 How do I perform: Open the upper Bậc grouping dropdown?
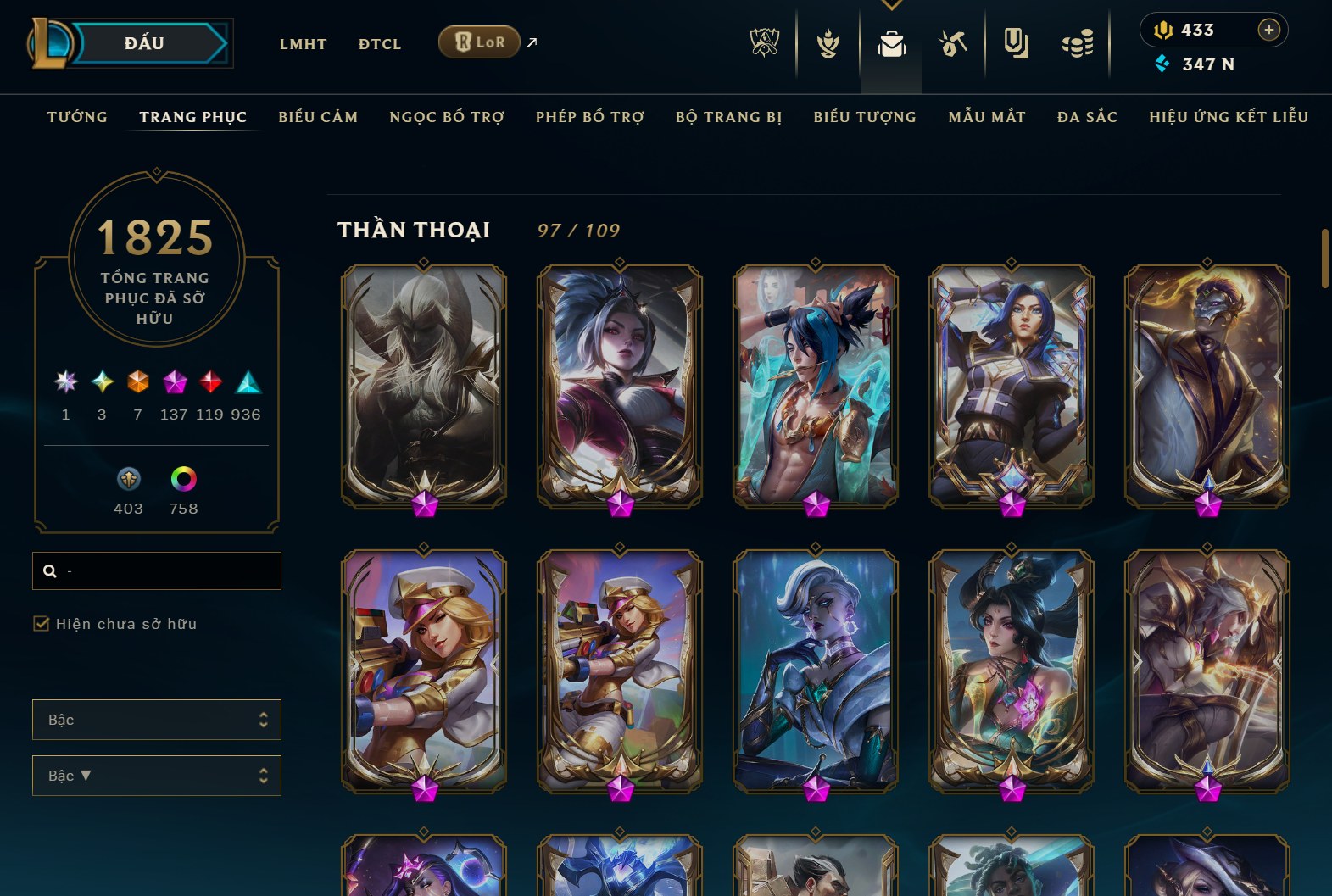157,720
